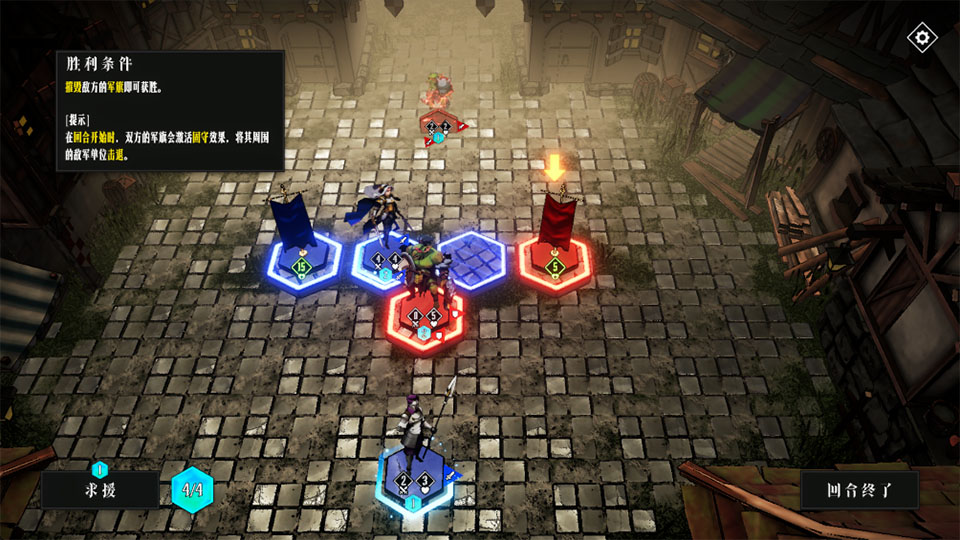
Task: Open the settings gear icon
Action: click(921, 39)
